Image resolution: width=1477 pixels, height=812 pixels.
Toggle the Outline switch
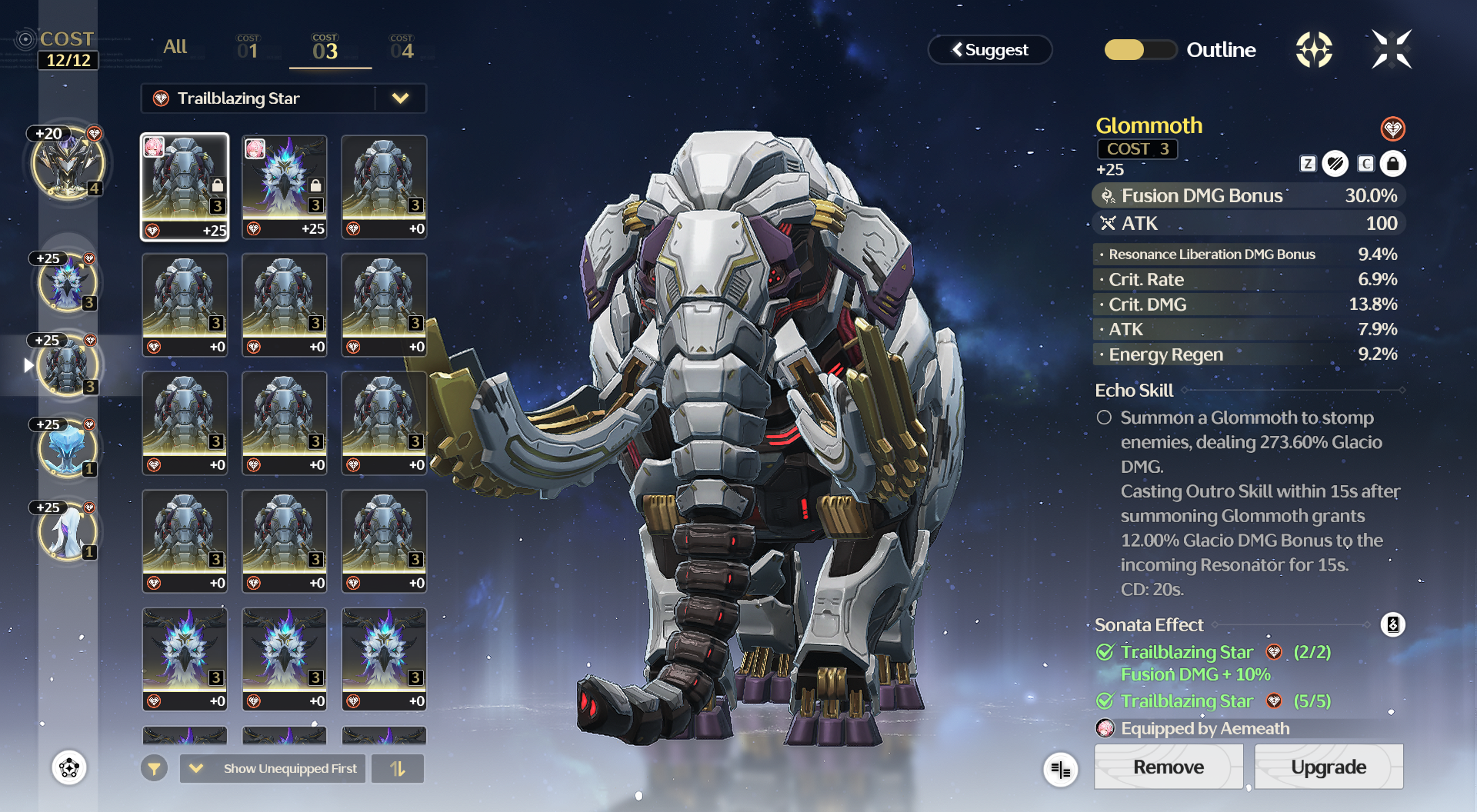click(x=1140, y=50)
